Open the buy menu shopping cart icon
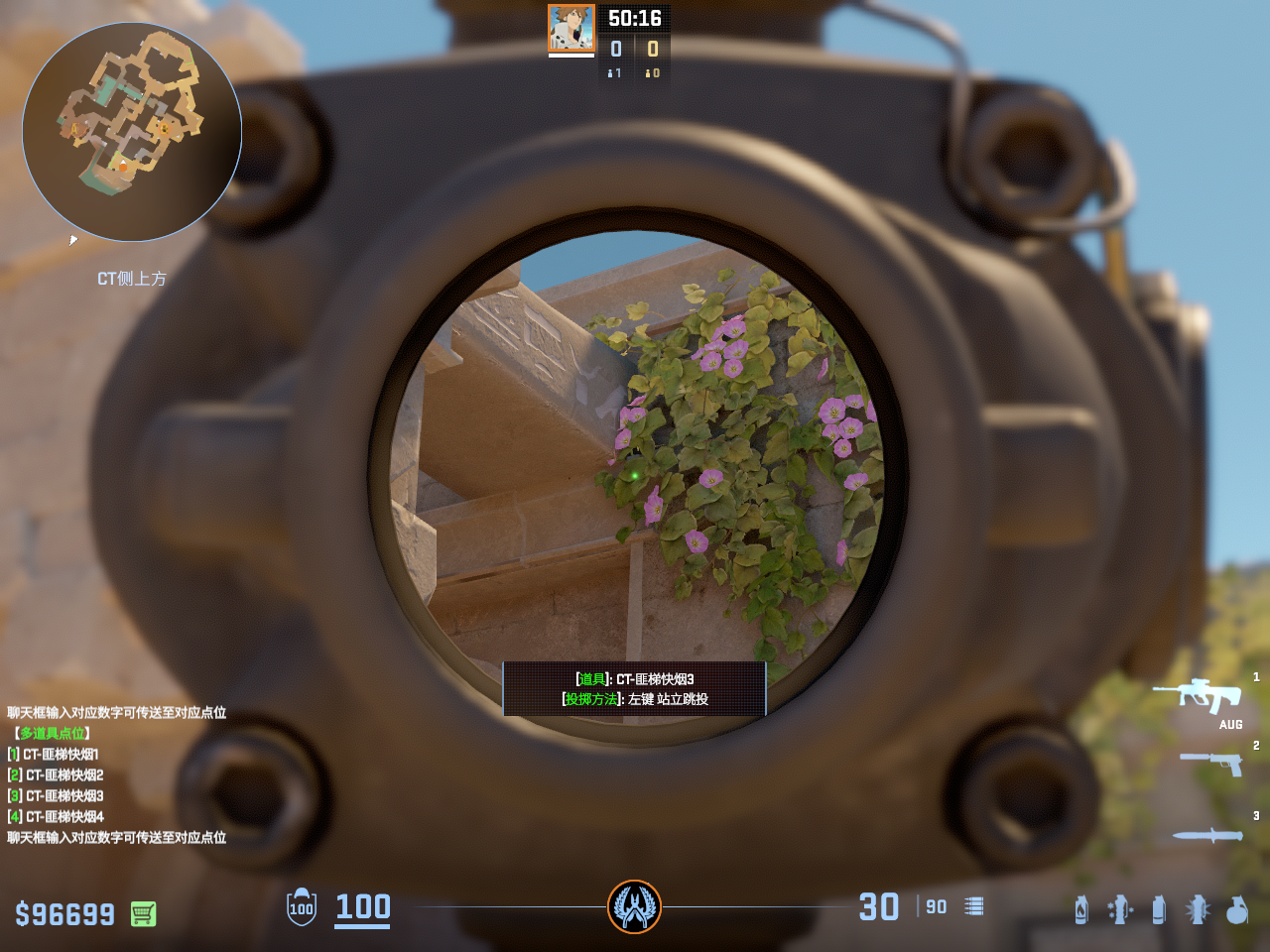Screen dimensions: 1270x952 (143, 913)
